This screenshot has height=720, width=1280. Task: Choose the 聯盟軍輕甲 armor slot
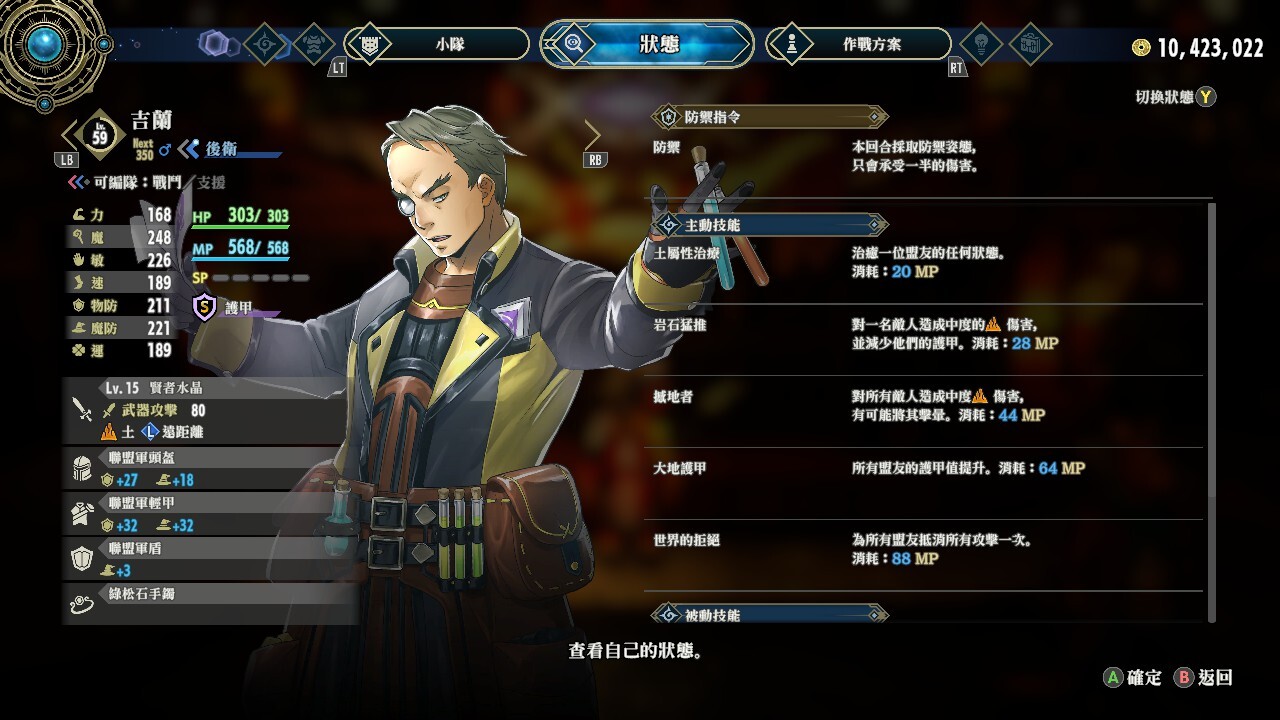click(x=211, y=514)
